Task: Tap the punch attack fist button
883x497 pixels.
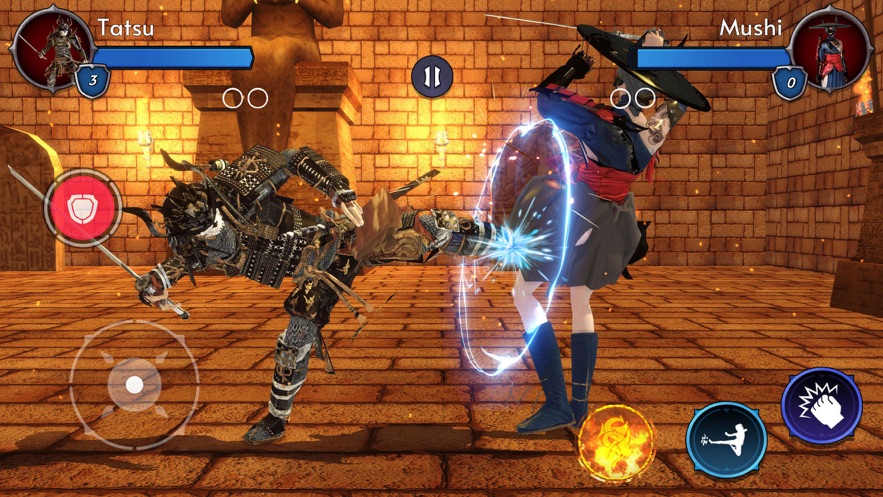Action: 821,406
